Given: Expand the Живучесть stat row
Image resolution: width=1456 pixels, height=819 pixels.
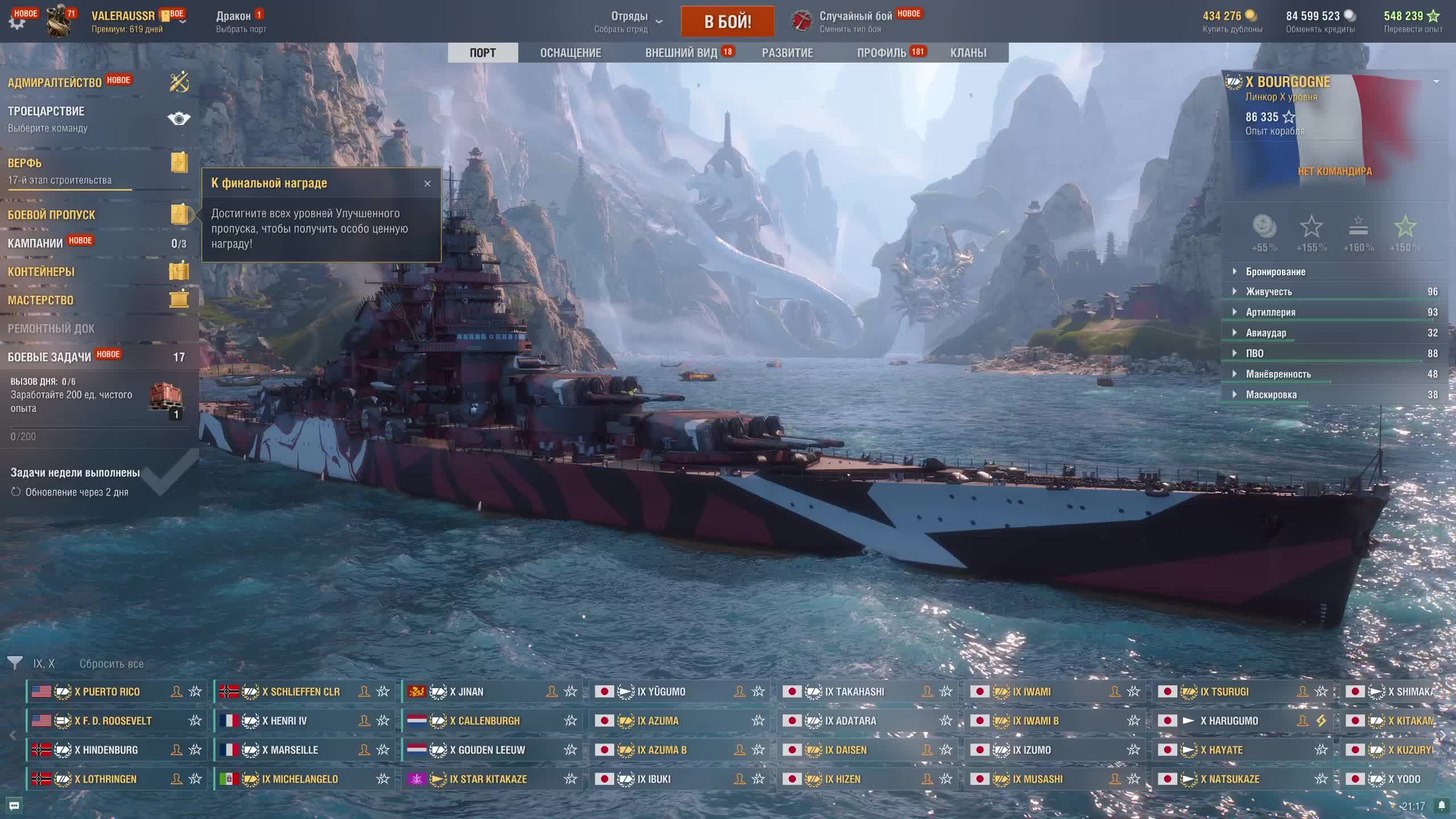Looking at the screenshot, I should 1269,292.
